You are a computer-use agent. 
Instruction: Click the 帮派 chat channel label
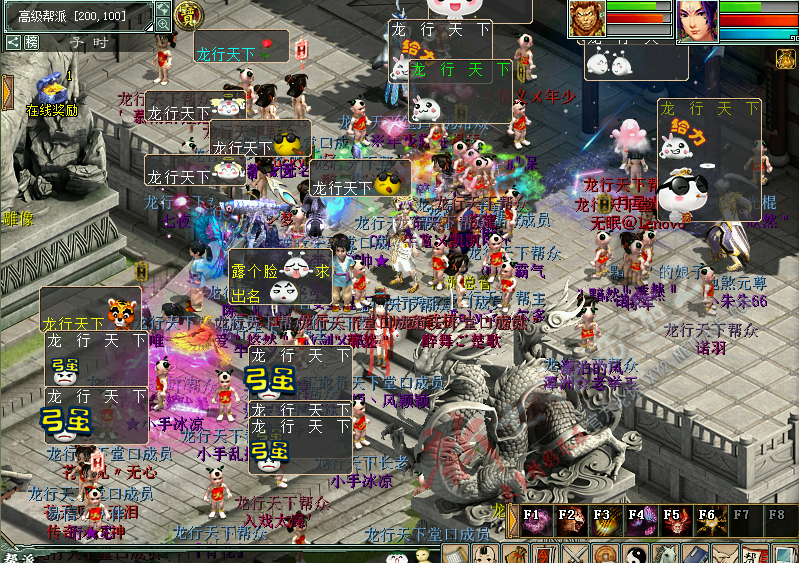coord(17,555)
